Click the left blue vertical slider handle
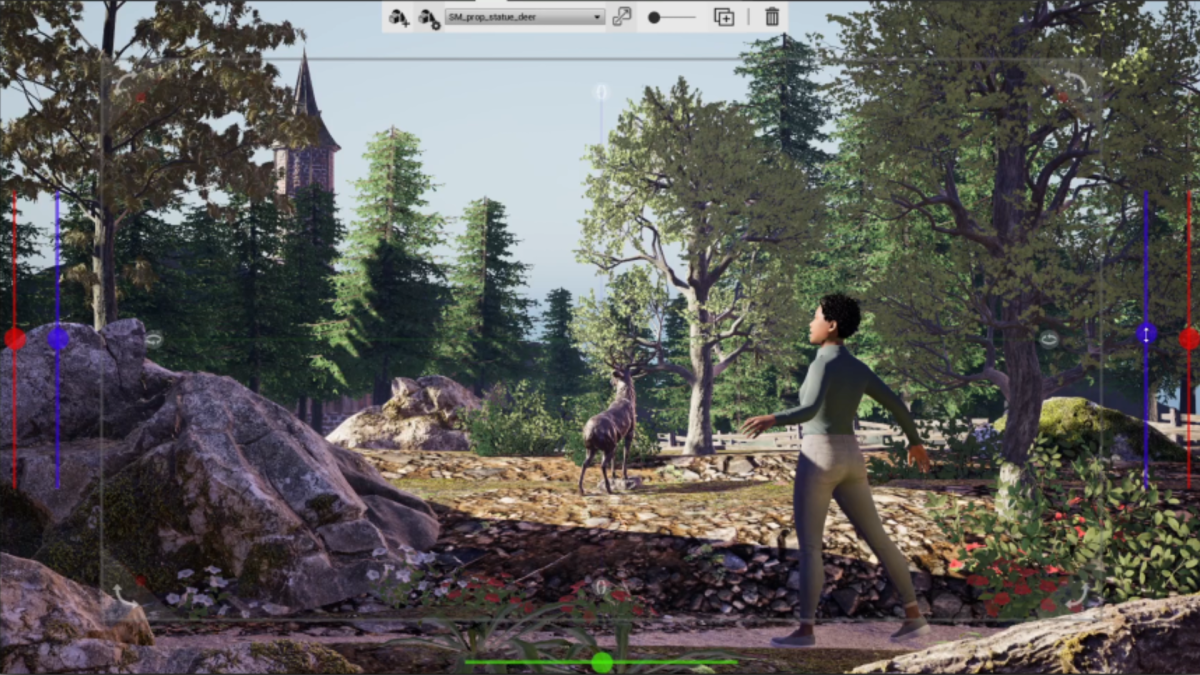This screenshot has height=675, width=1200. point(58,338)
